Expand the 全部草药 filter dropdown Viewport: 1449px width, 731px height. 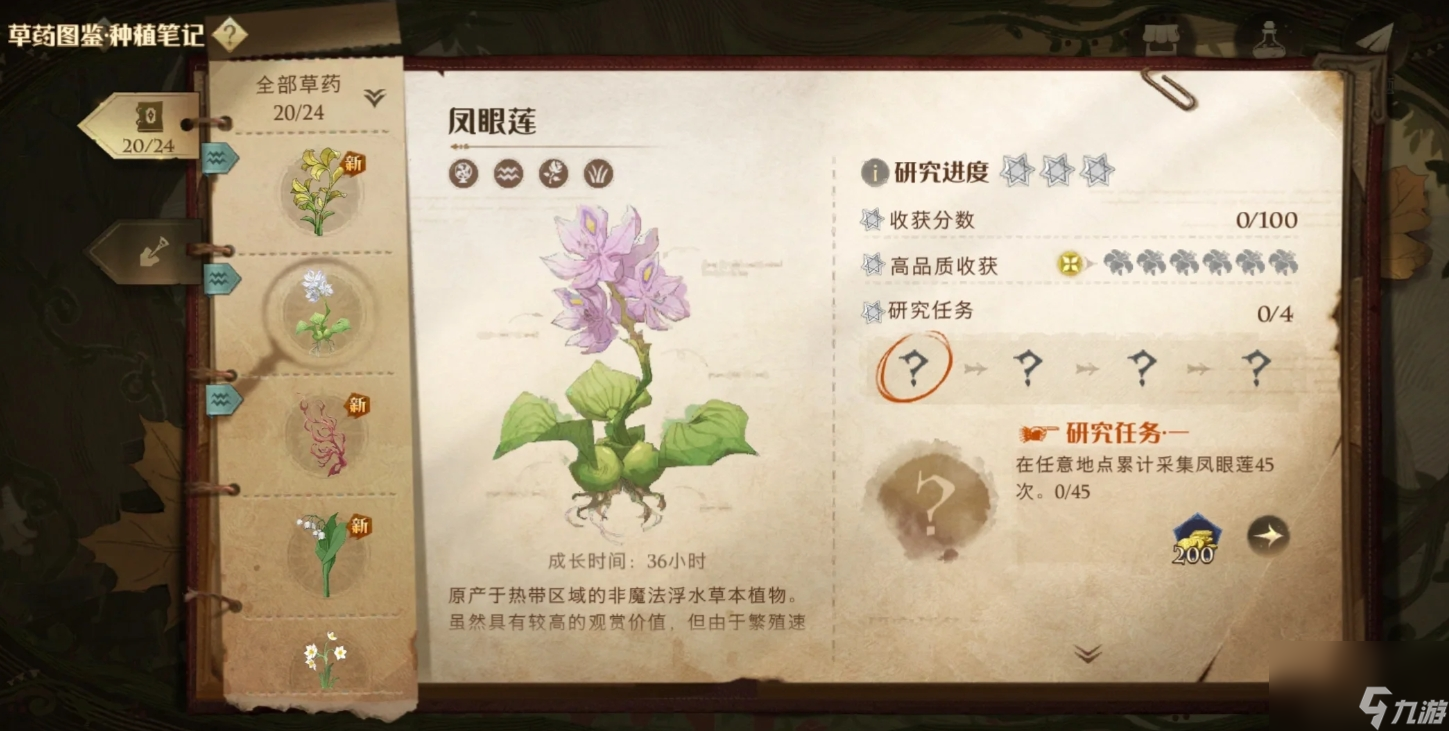coord(374,97)
